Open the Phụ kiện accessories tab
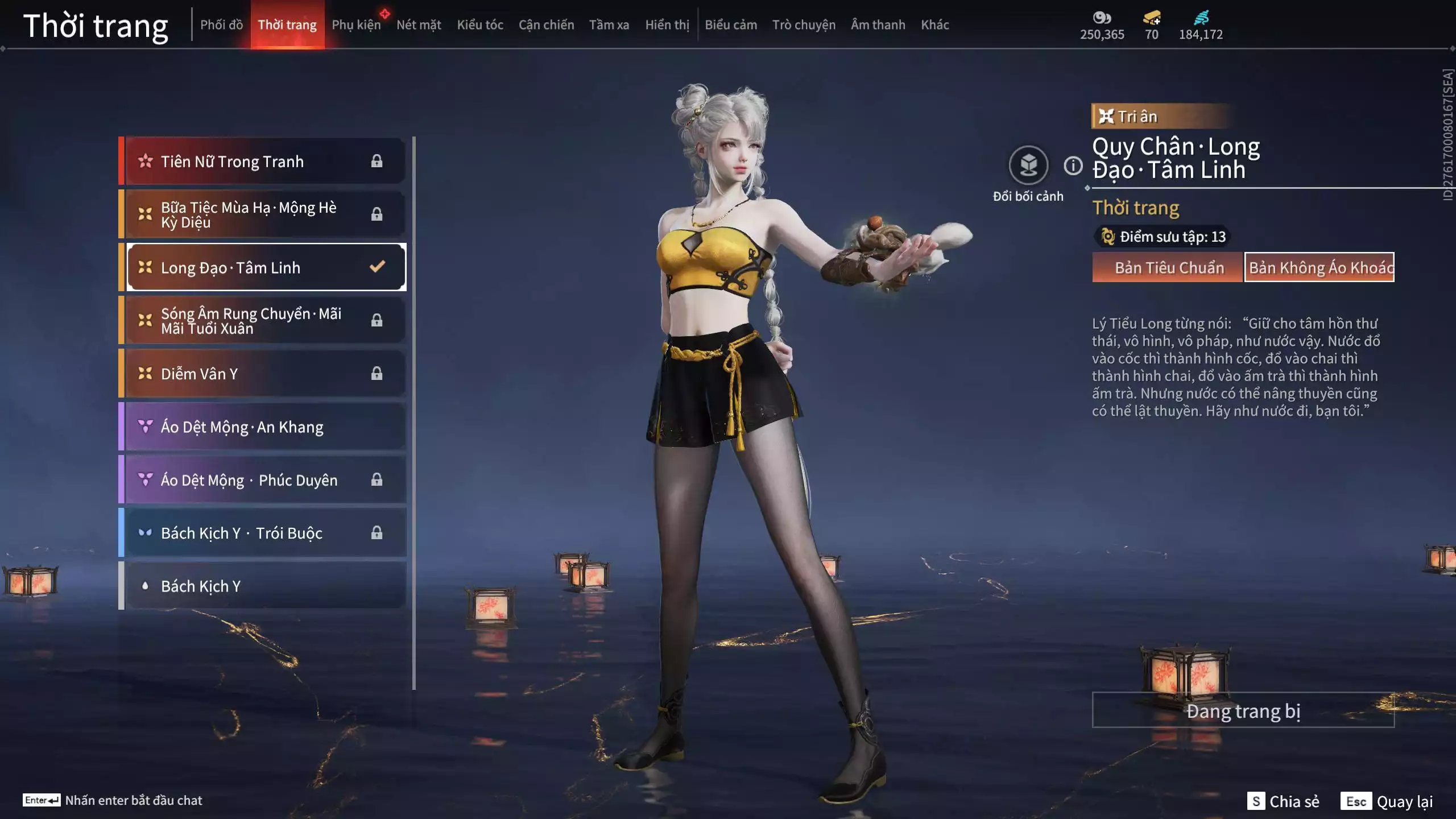The image size is (1456, 819). coord(356,25)
